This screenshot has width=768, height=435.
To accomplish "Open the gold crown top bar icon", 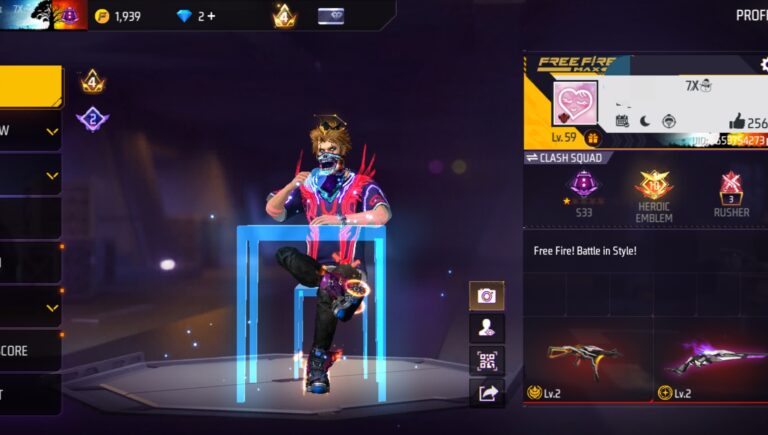I will pyautogui.click(x=283, y=16).
